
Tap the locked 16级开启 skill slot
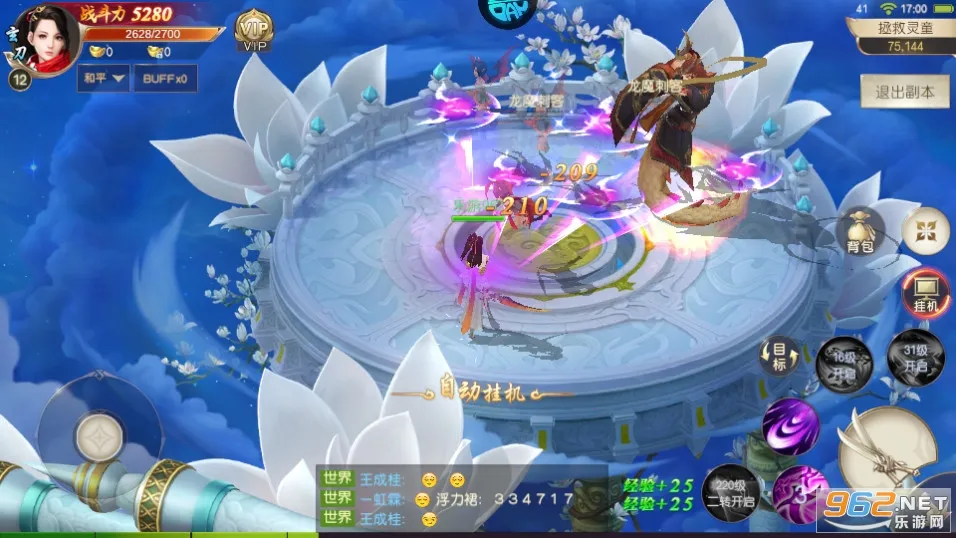pyautogui.click(x=835, y=358)
